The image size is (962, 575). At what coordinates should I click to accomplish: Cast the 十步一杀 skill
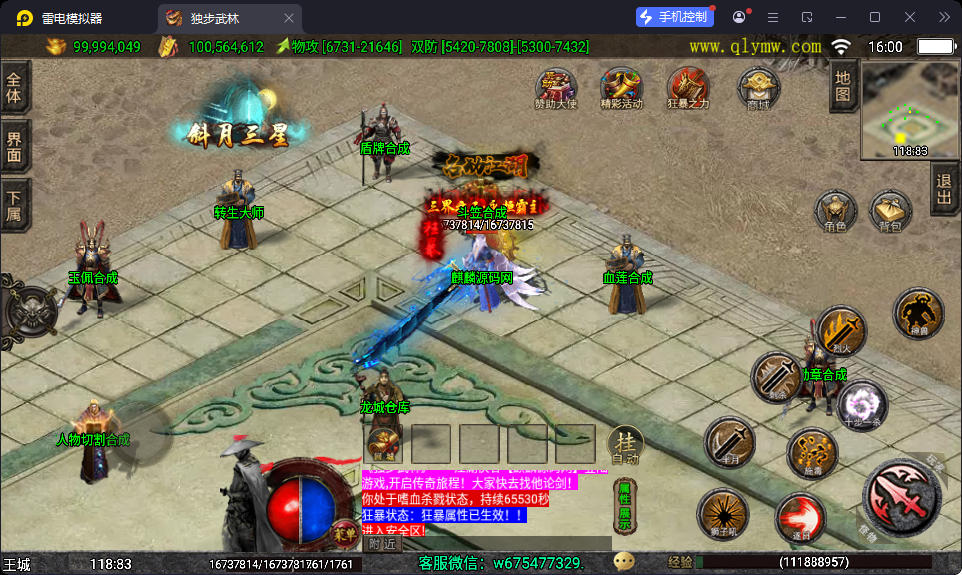pos(861,404)
